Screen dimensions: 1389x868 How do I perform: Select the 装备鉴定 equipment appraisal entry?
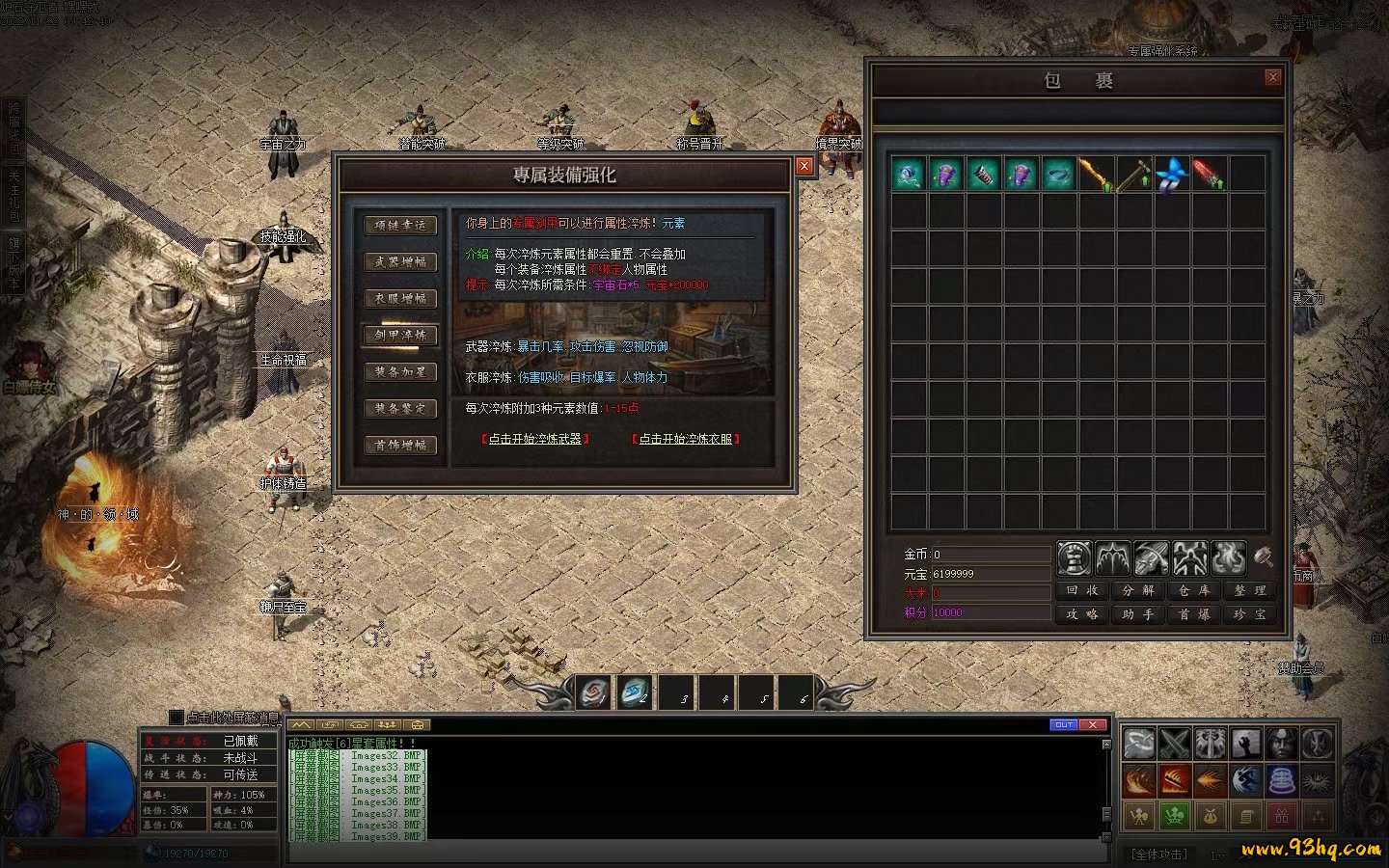click(x=400, y=409)
